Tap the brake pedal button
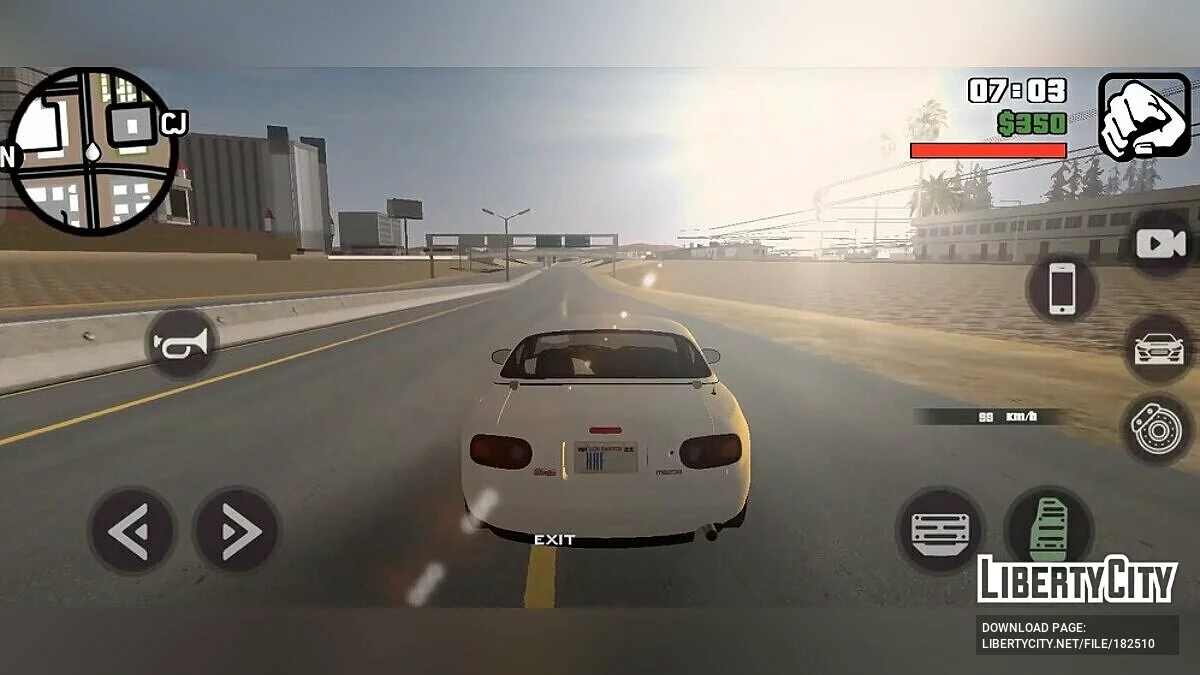The width and height of the screenshot is (1200, 675). click(940, 530)
